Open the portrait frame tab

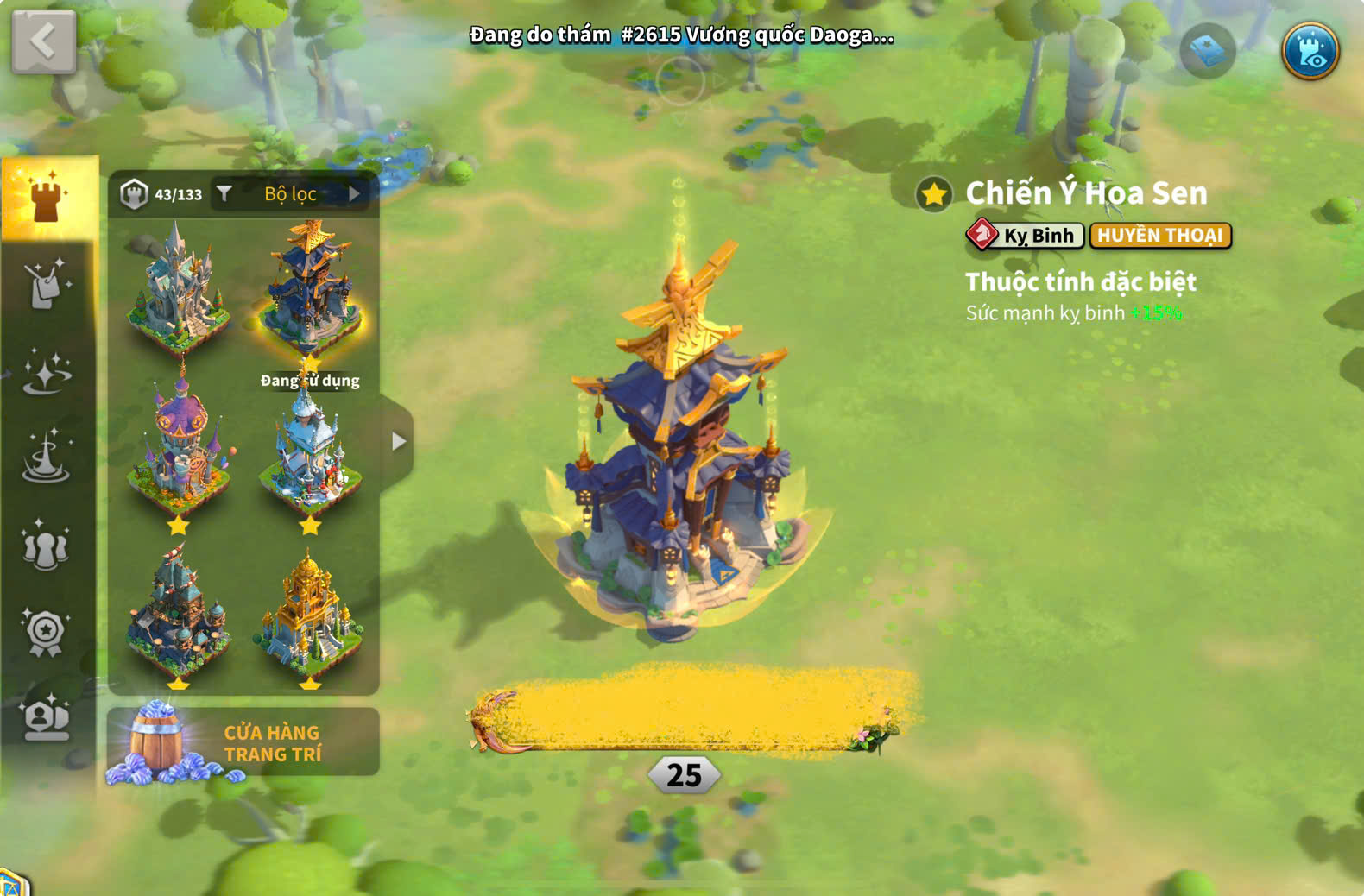coord(47,717)
